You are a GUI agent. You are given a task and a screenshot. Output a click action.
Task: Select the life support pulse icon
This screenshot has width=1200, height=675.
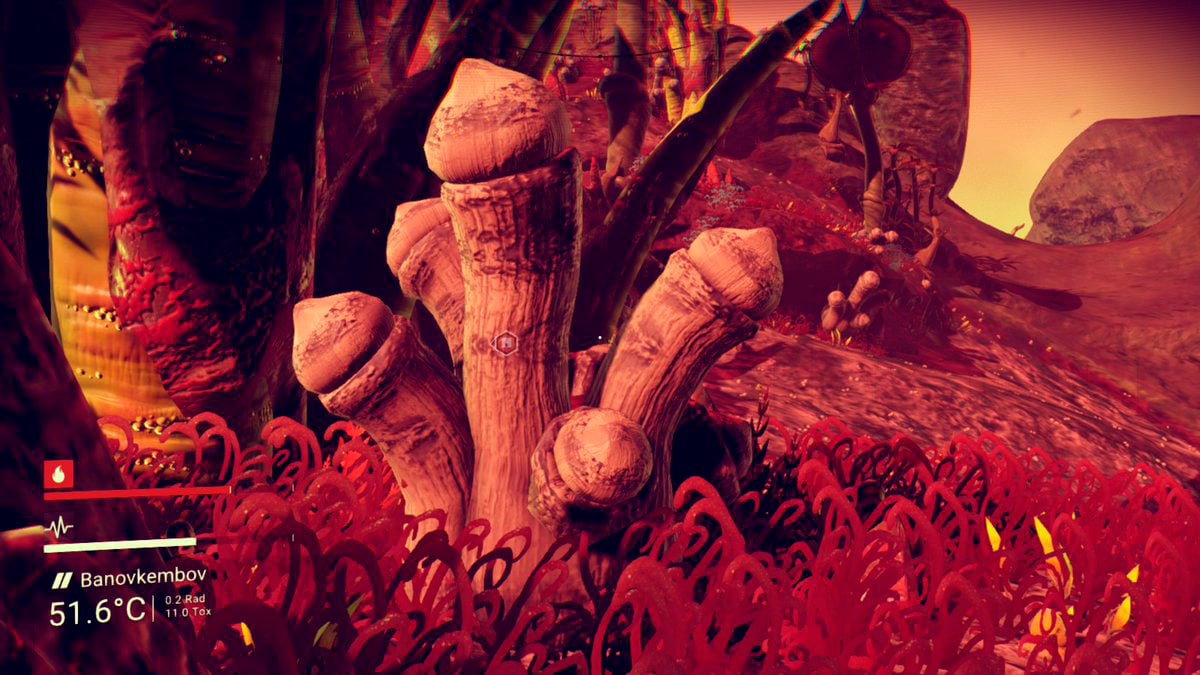tap(59, 528)
